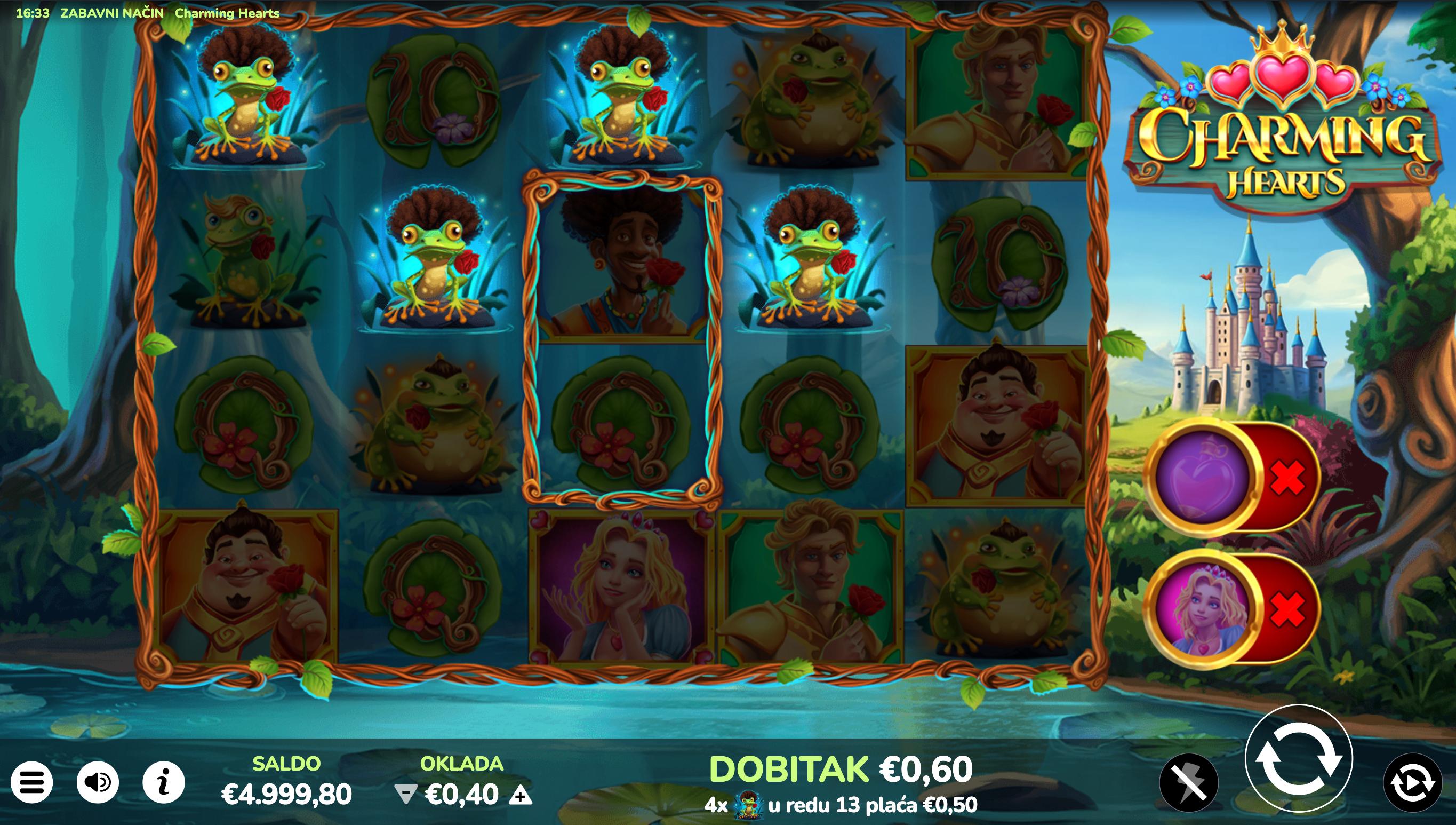Screen dimensions: 1456x825
Task: Spin the reels
Action: [x=1298, y=759]
